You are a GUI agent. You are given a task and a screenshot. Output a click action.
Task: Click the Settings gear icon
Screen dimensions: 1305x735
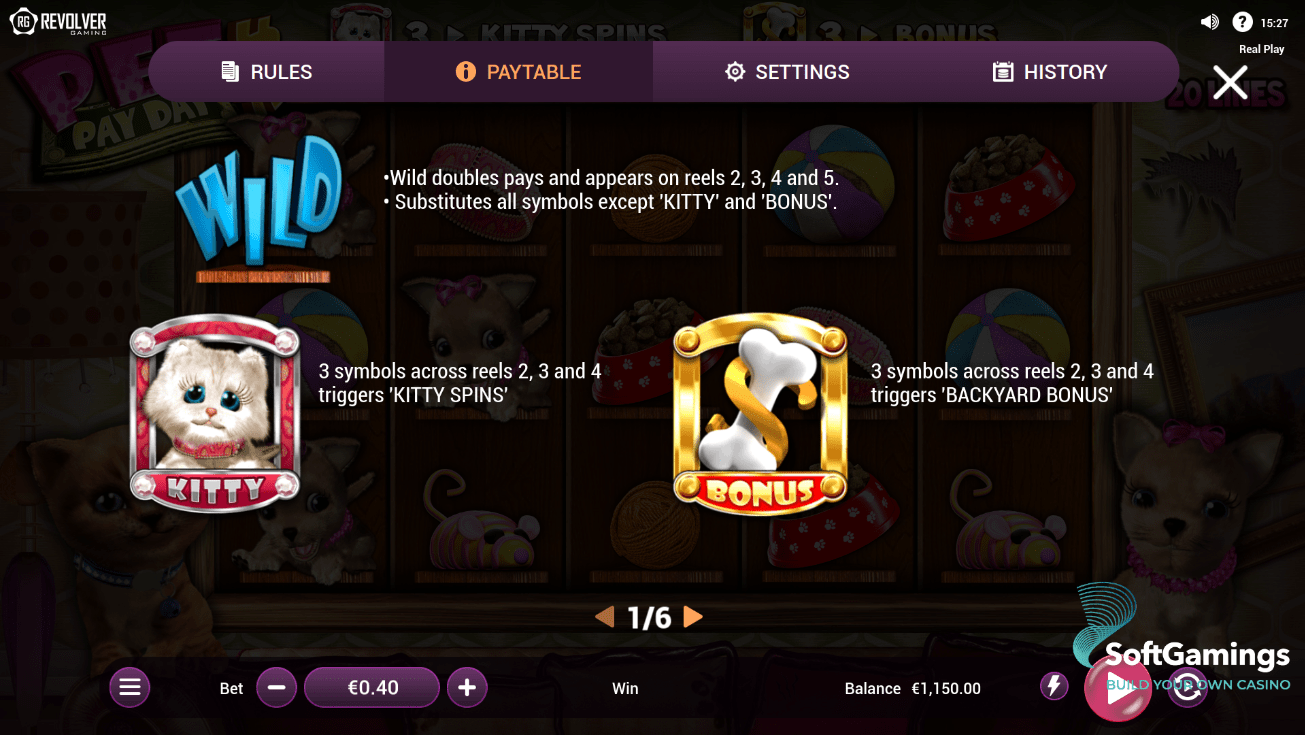point(735,71)
